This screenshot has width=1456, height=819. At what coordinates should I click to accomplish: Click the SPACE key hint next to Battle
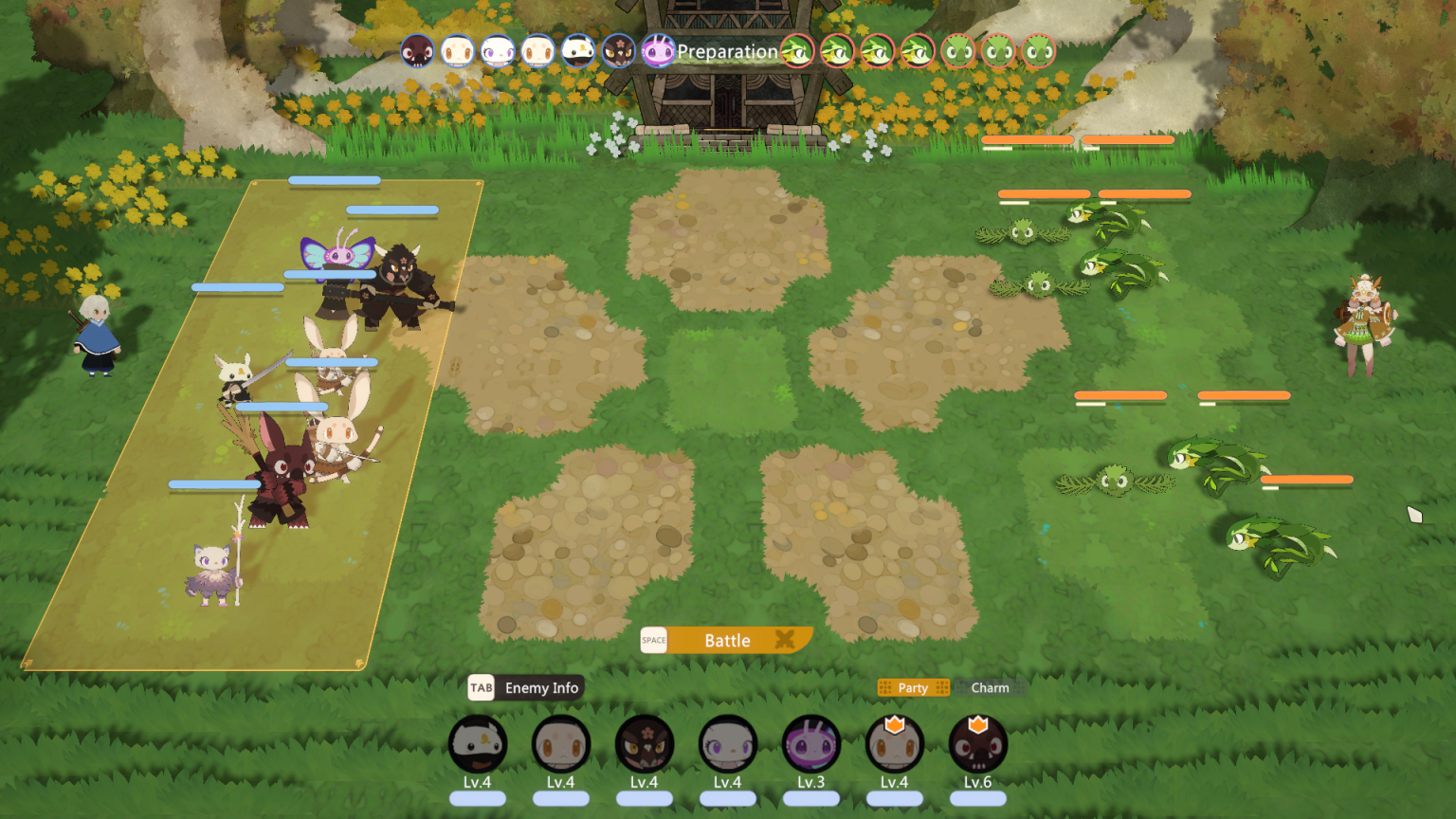(653, 641)
